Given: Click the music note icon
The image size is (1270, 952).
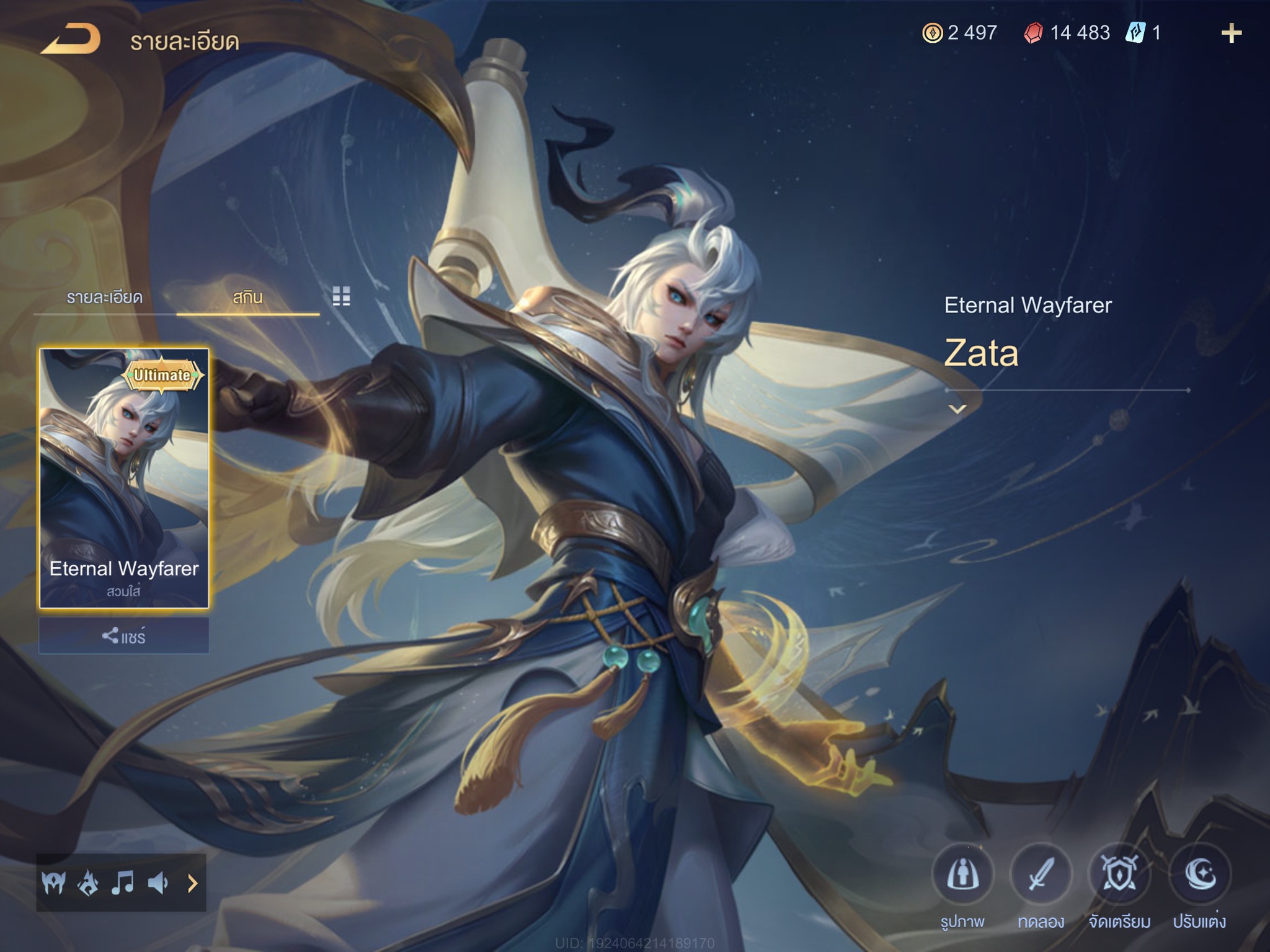Looking at the screenshot, I should click(122, 883).
